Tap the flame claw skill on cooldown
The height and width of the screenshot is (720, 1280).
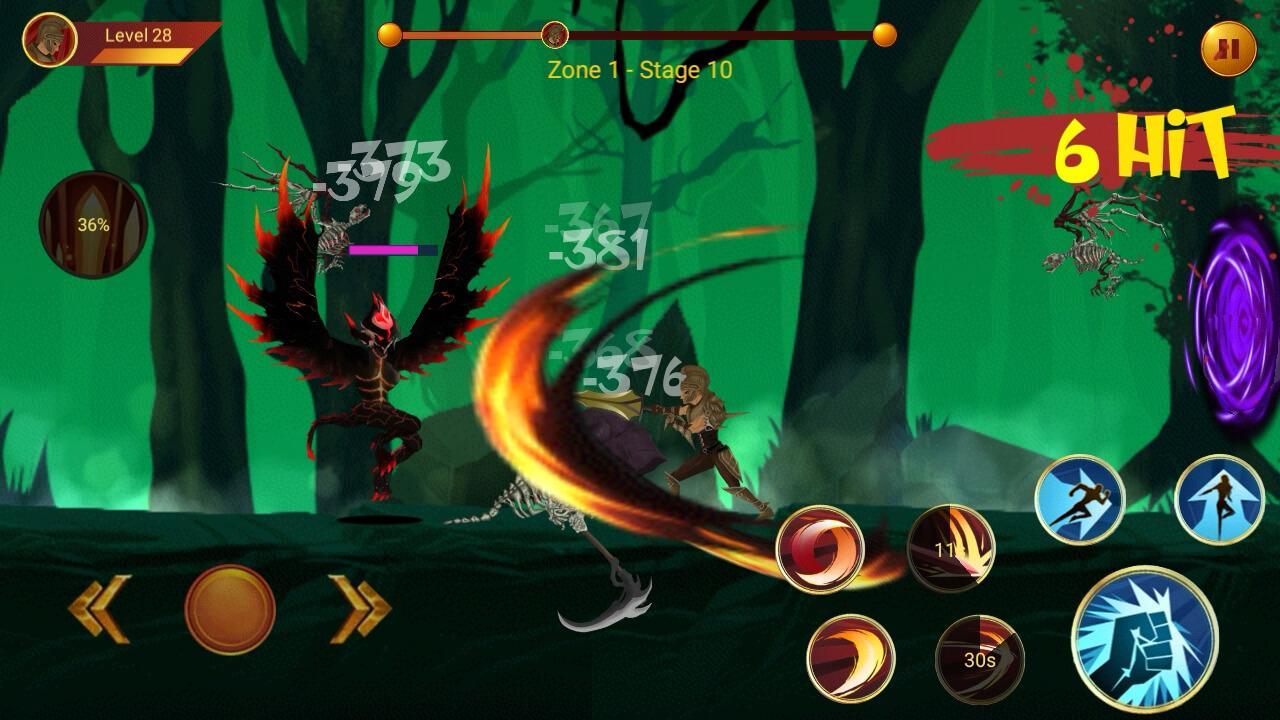pyautogui.click(x=951, y=548)
